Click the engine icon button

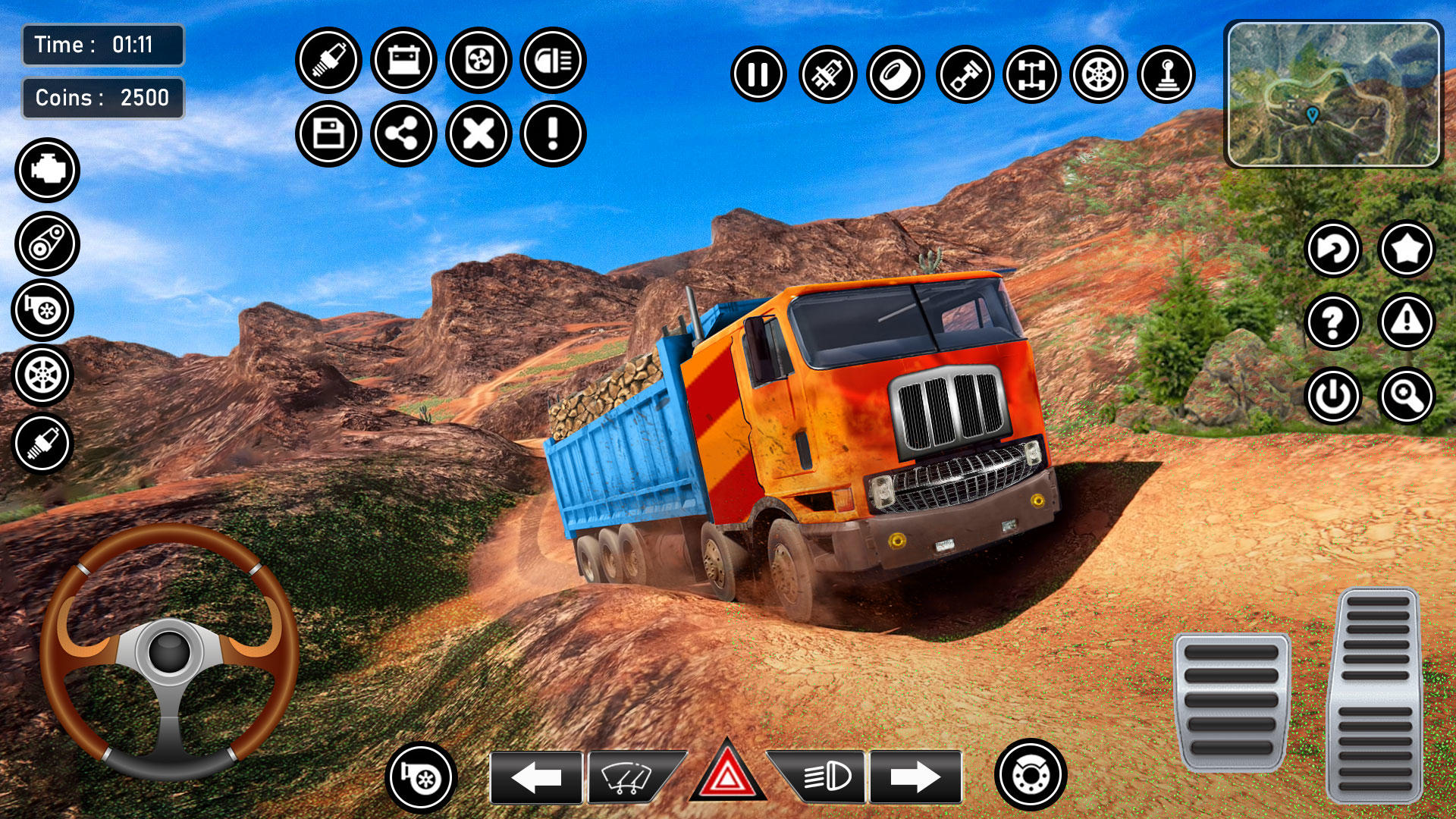[x=47, y=170]
